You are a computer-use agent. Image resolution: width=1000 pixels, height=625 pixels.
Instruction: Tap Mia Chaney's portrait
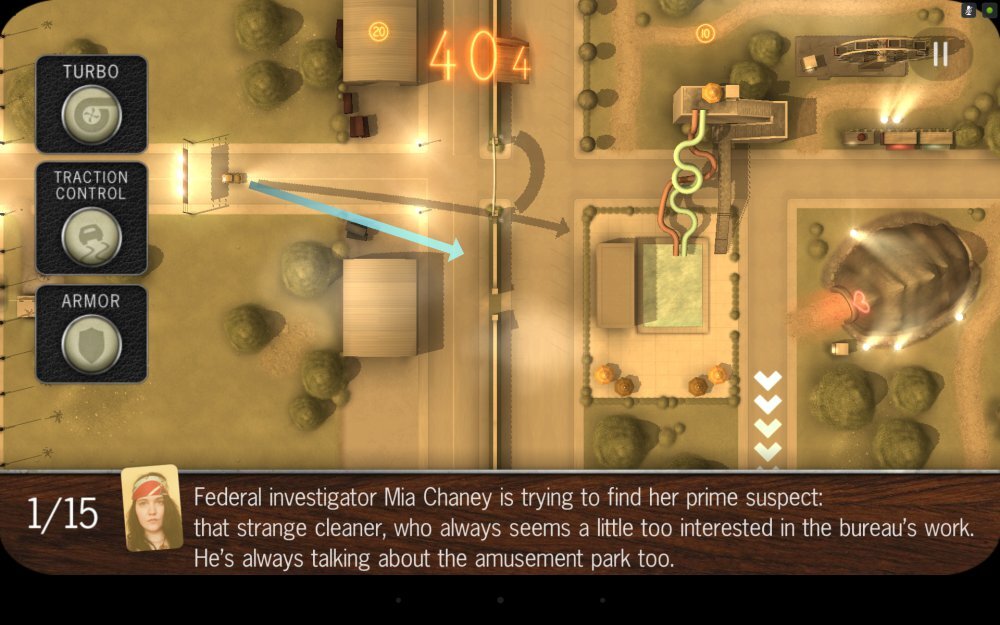click(152, 508)
